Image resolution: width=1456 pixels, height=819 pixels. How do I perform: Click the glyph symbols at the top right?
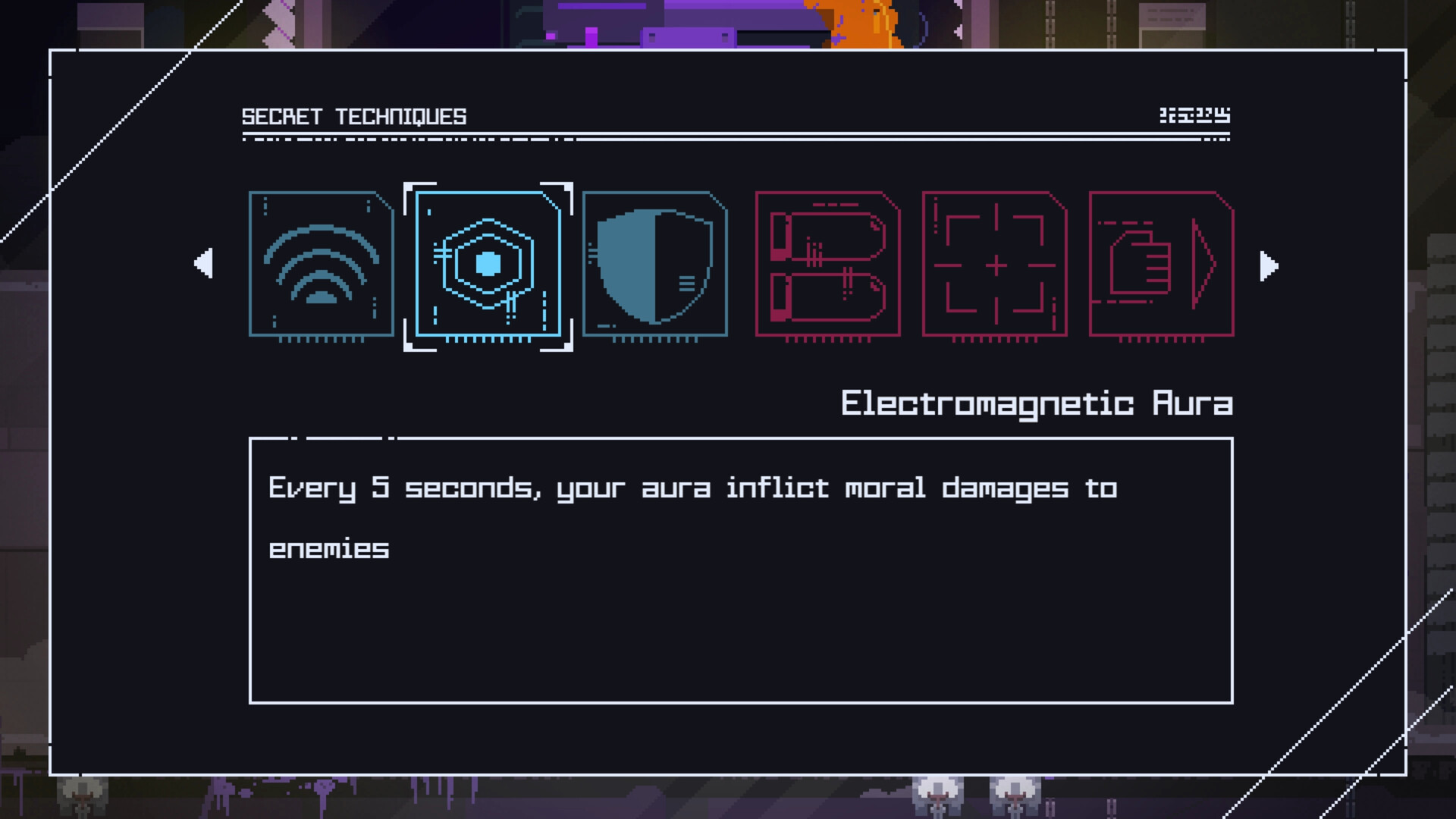[x=1196, y=115]
